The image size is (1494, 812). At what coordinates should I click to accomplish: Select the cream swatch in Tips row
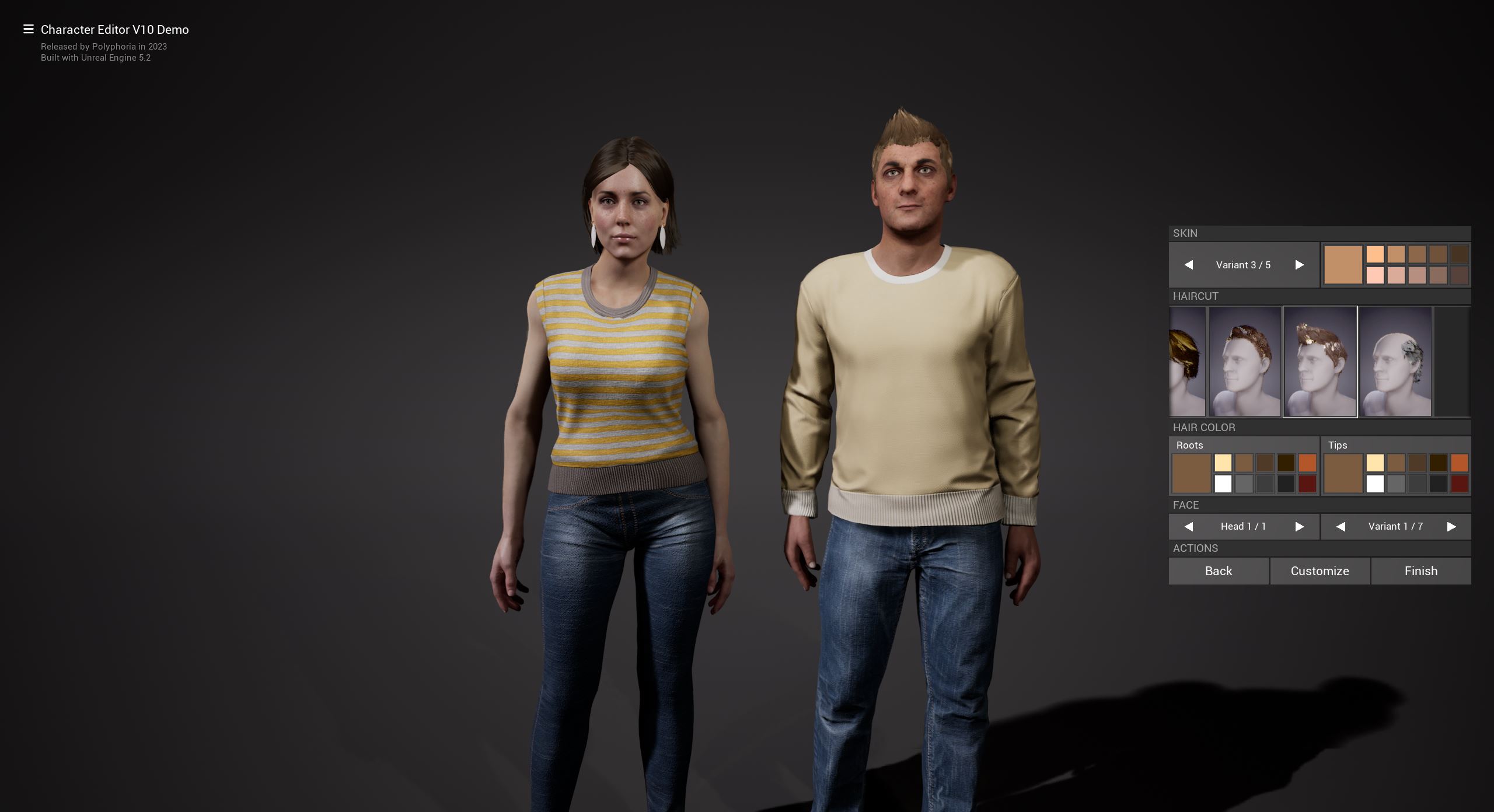pyautogui.click(x=1376, y=463)
